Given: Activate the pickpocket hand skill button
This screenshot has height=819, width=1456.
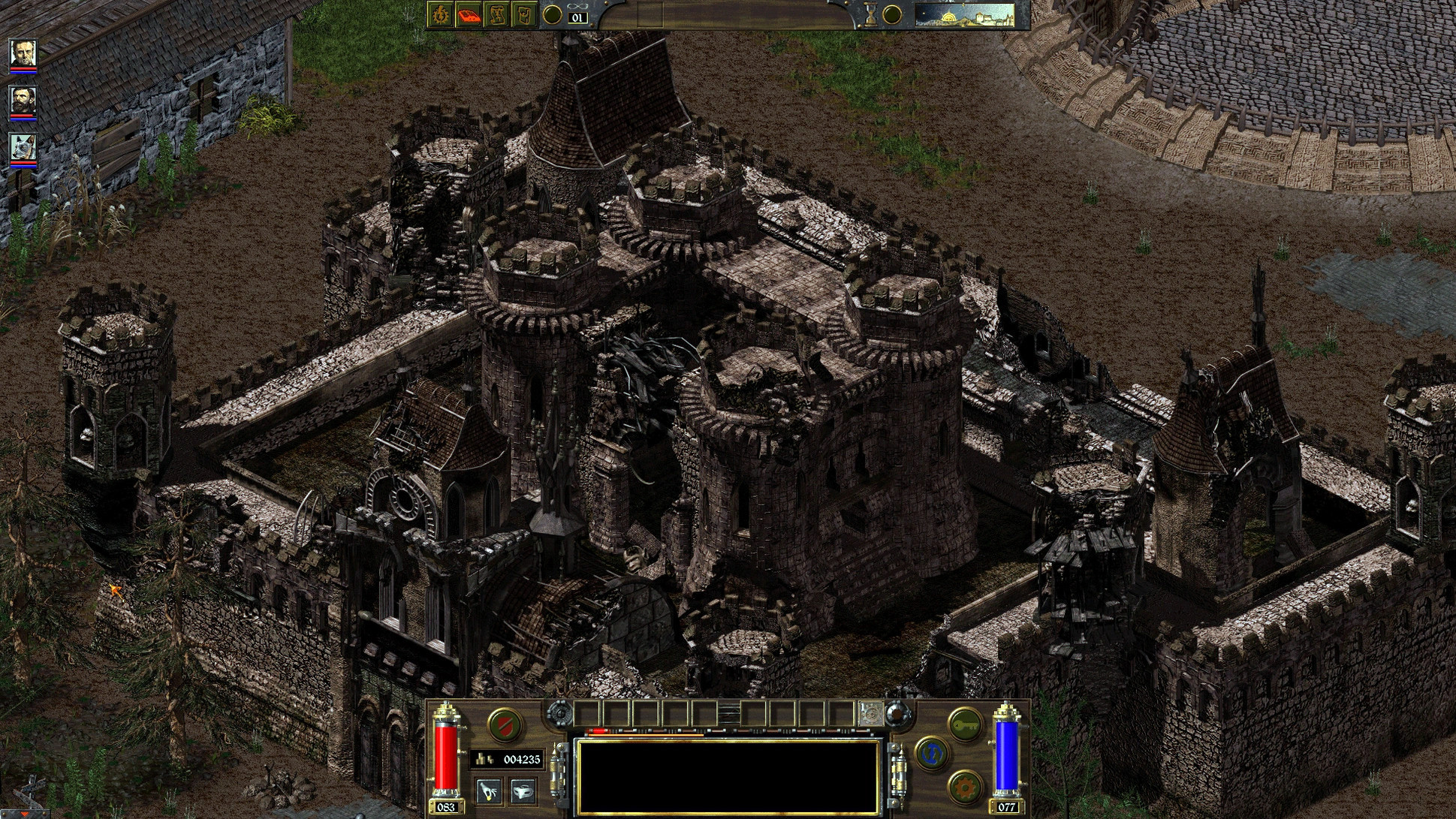Looking at the screenshot, I should point(490,790).
